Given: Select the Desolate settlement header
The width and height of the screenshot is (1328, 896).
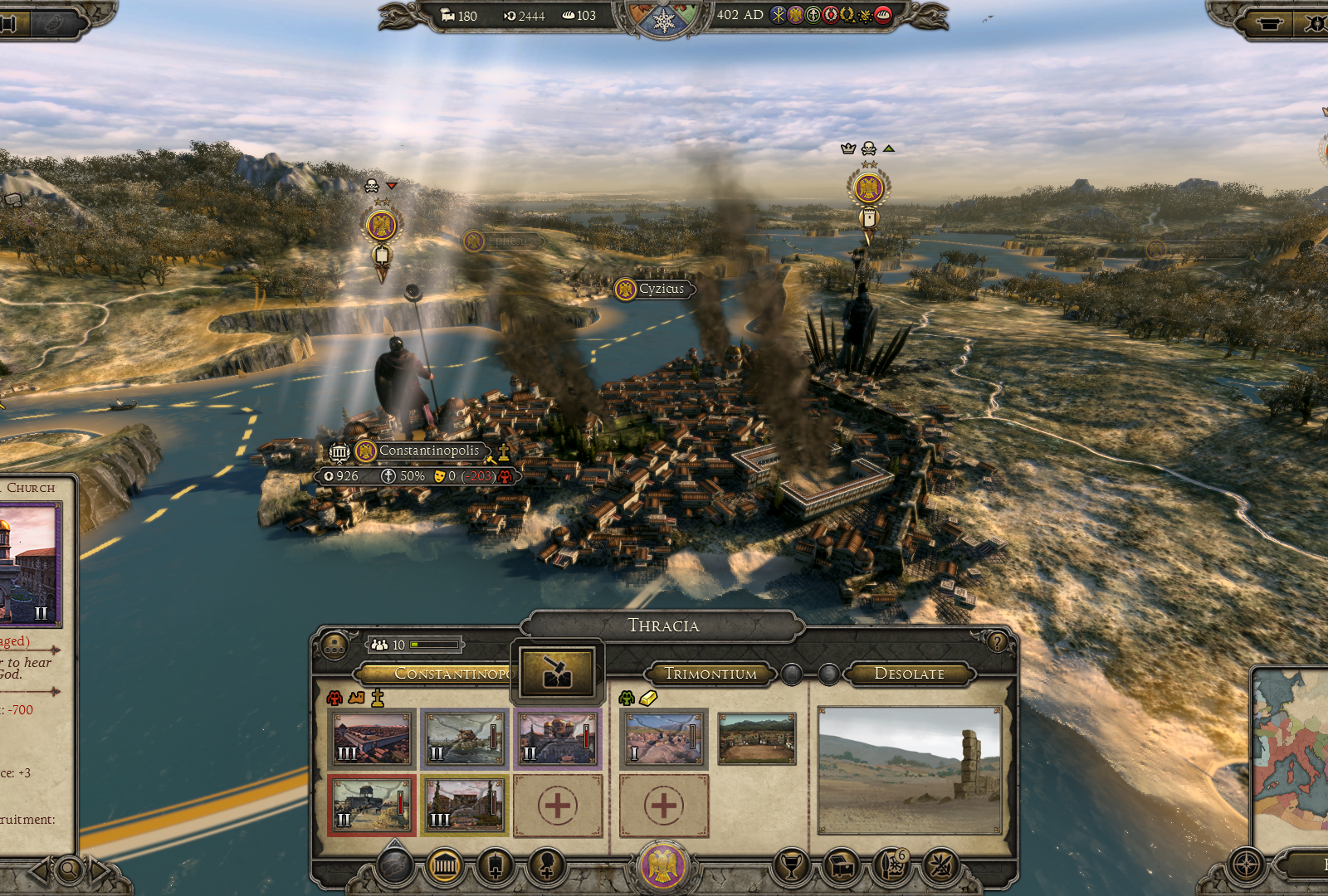Looking at the screenshot, I should 909,674.
